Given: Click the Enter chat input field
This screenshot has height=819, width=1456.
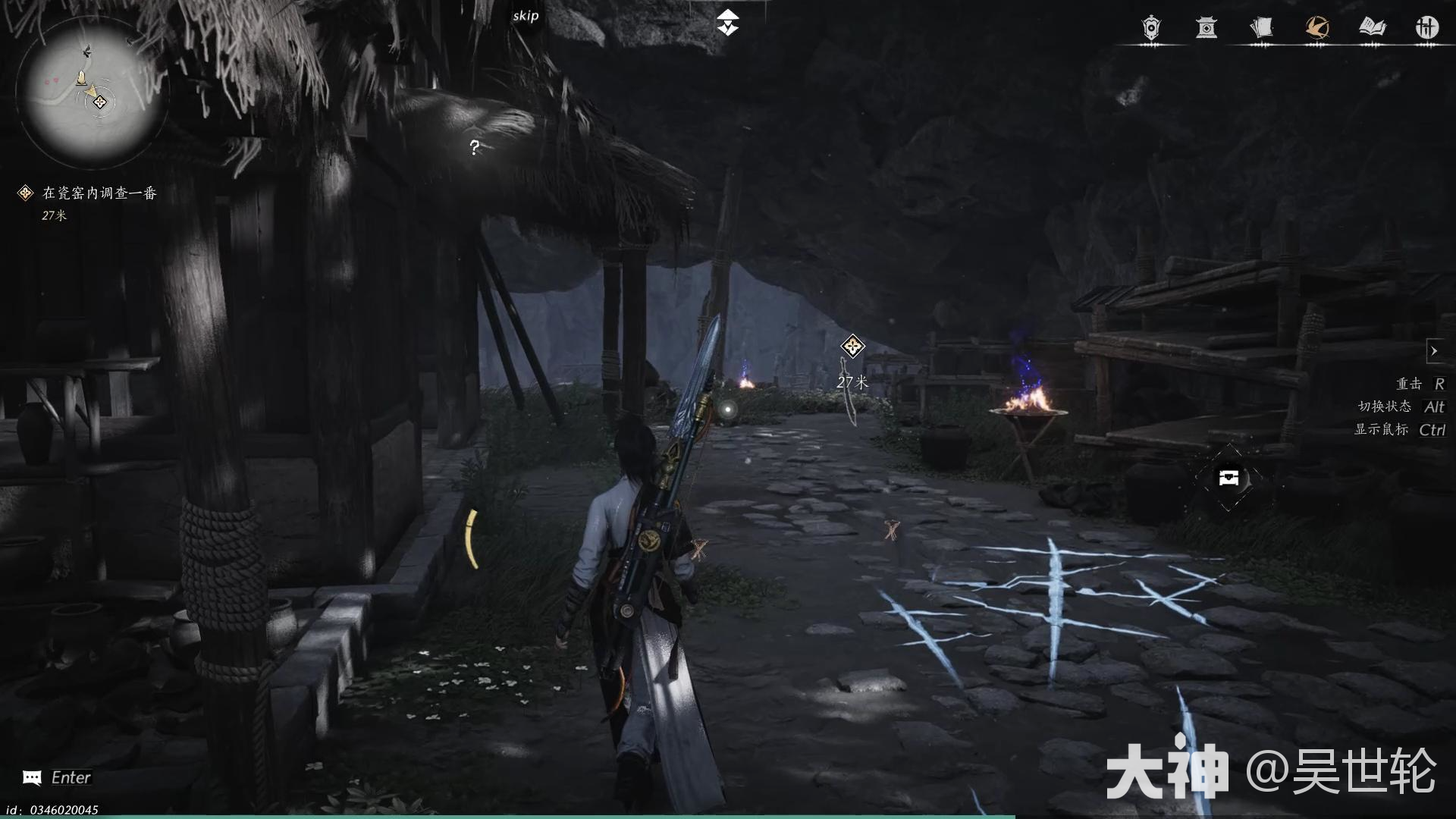Looking at the screenshot, I should click(x=72, y=777).
